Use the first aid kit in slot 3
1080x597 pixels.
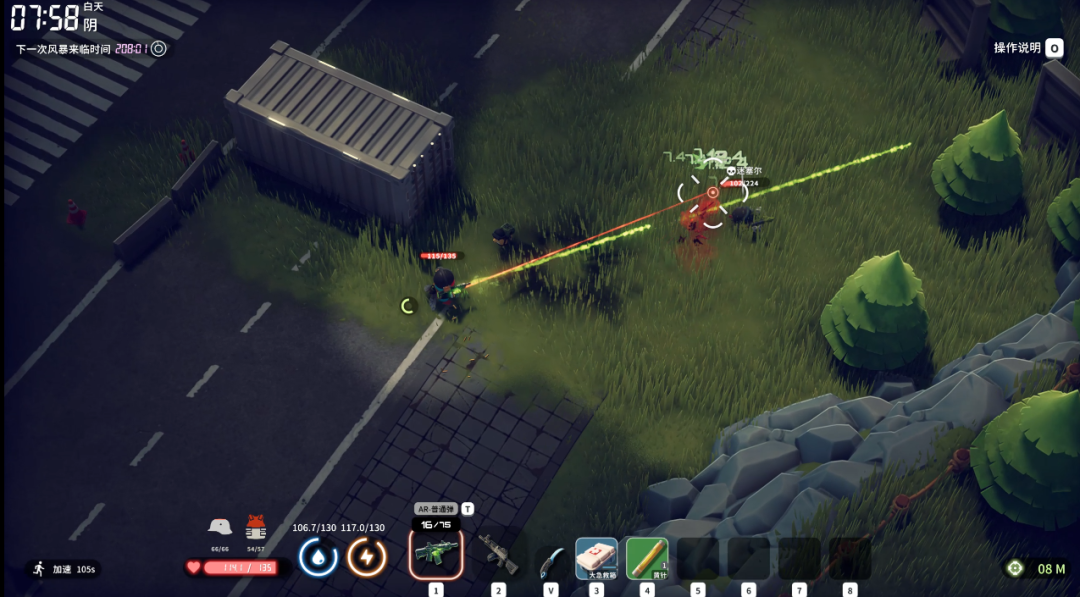pyautogui.click(x=596, y=558)
